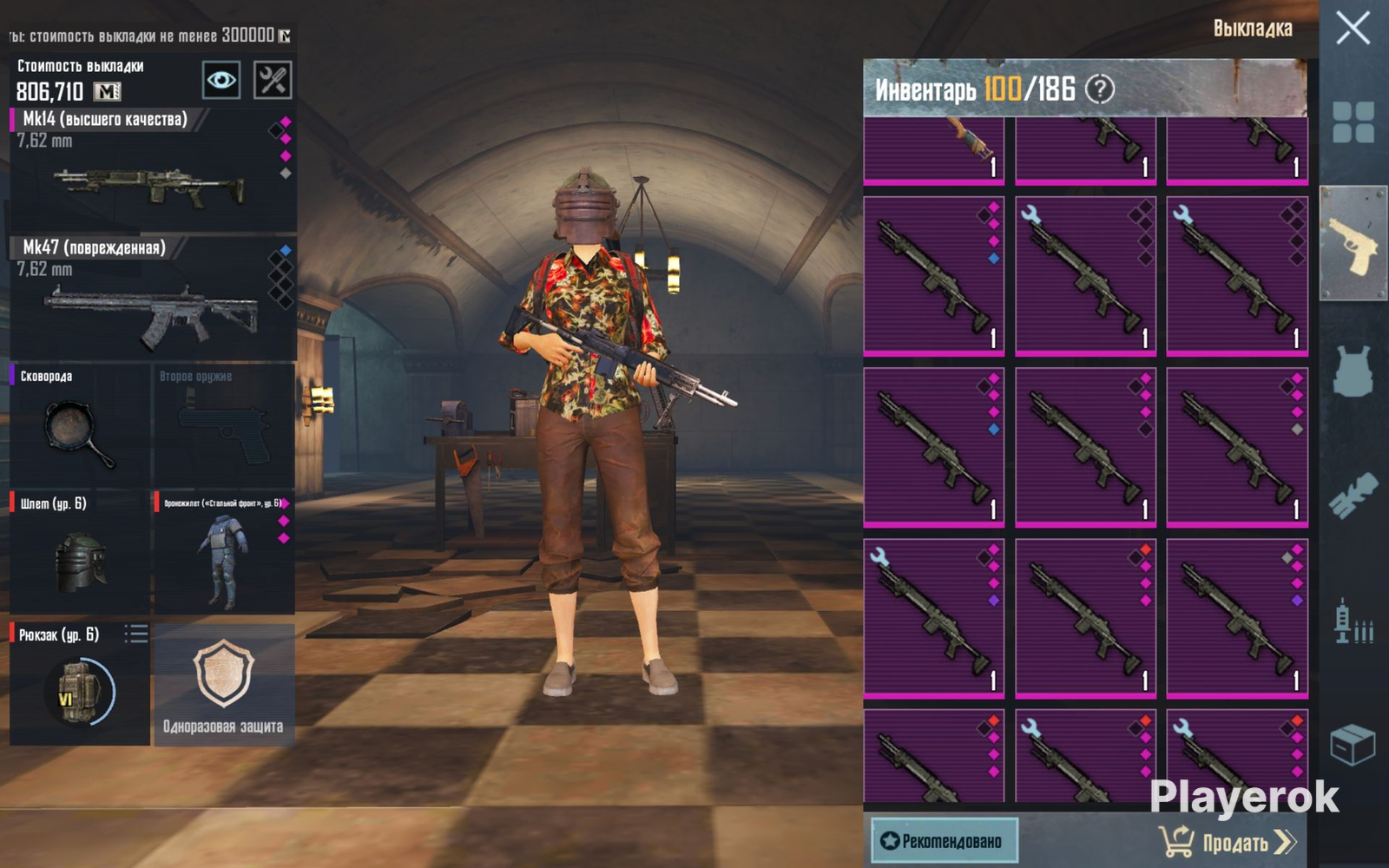Click the Рекомендовано recommended button

click(x=944, y=840)
